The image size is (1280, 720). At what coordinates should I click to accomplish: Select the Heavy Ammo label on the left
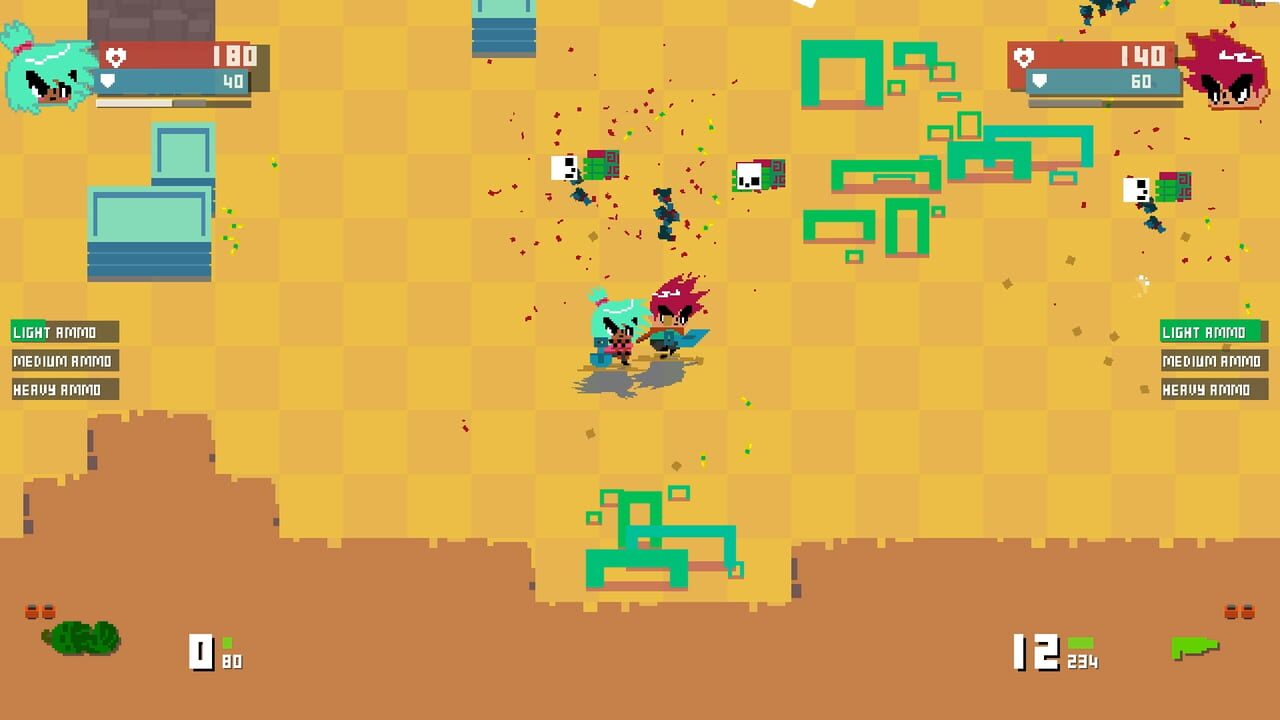63,390
